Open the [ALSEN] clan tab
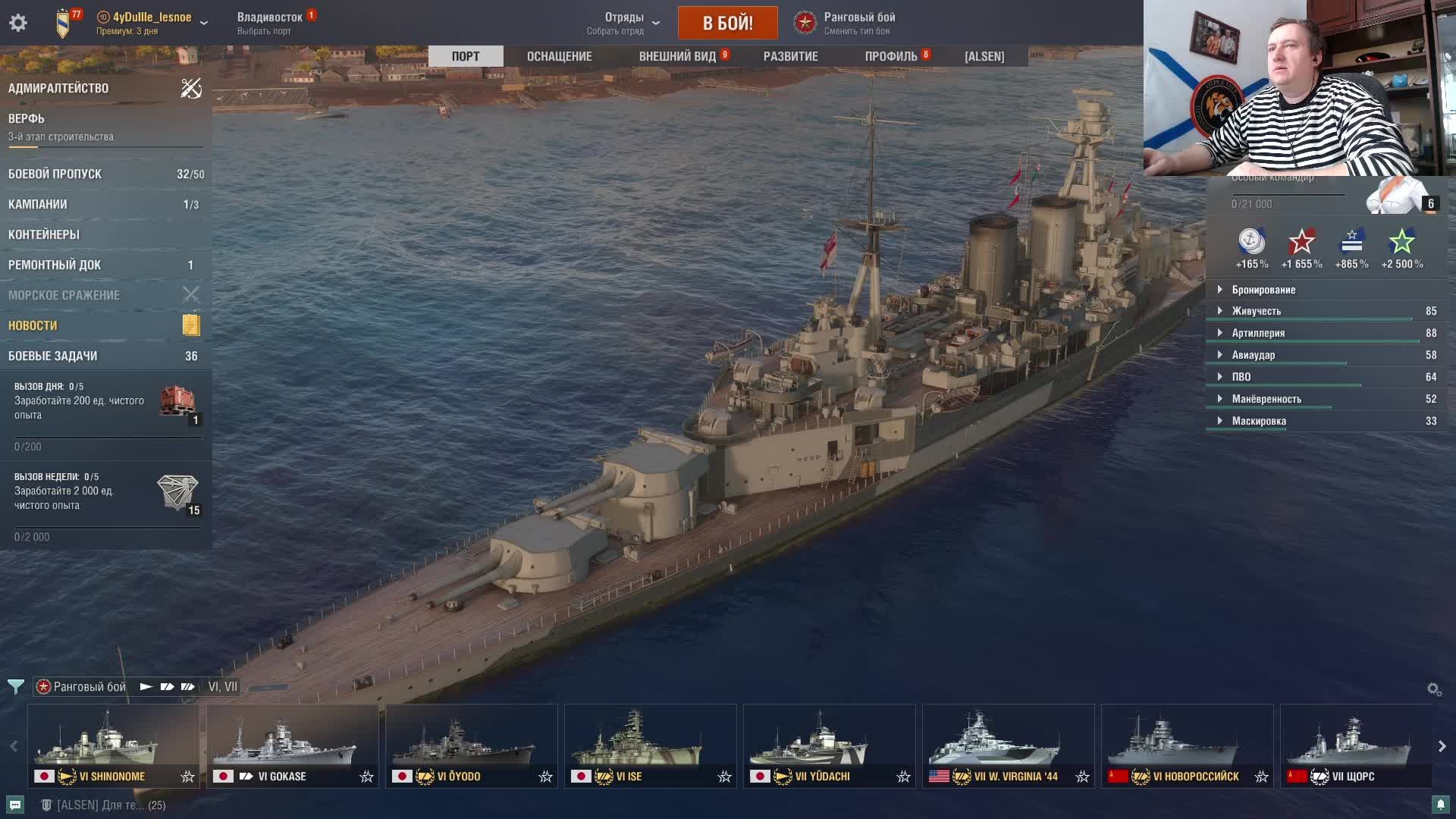The height and width of the screenshot is (819, 1456). point(984,56)
